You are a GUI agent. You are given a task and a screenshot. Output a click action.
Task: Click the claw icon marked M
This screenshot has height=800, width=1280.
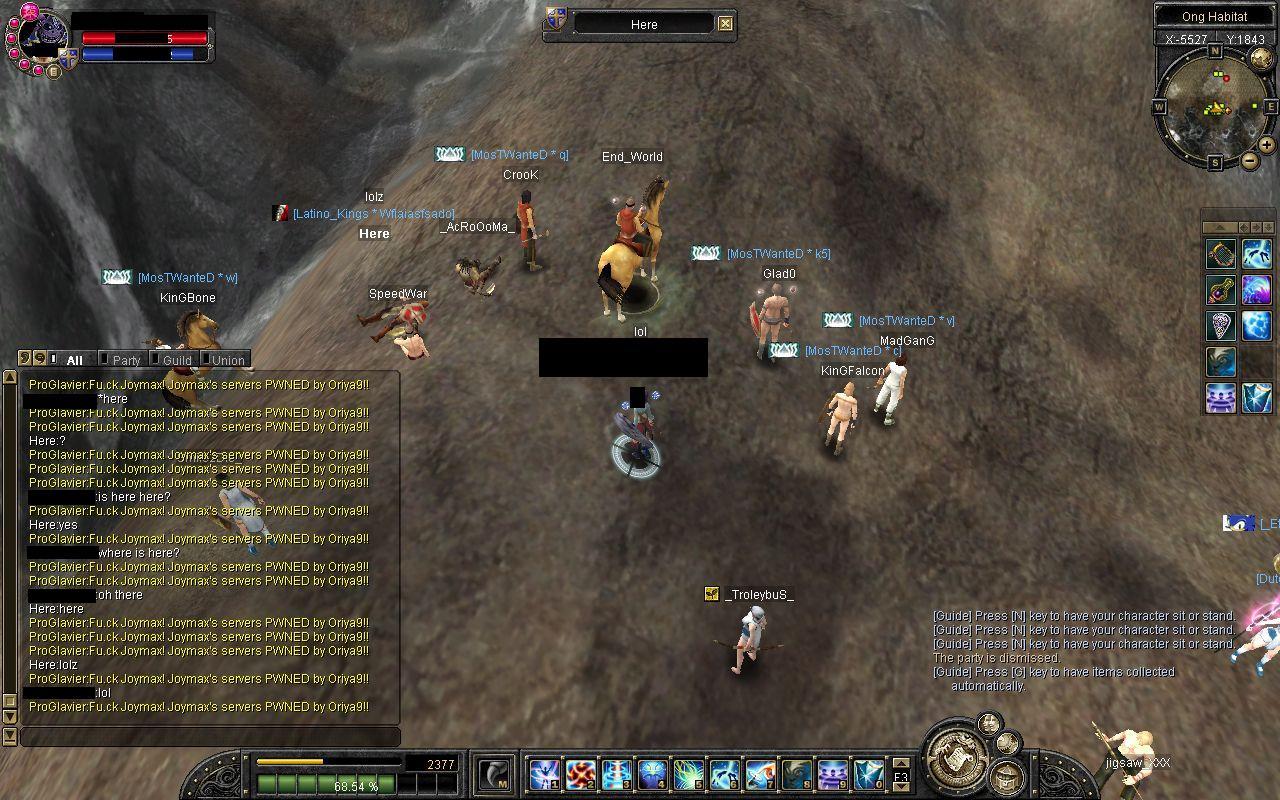(x=493, y=774)
